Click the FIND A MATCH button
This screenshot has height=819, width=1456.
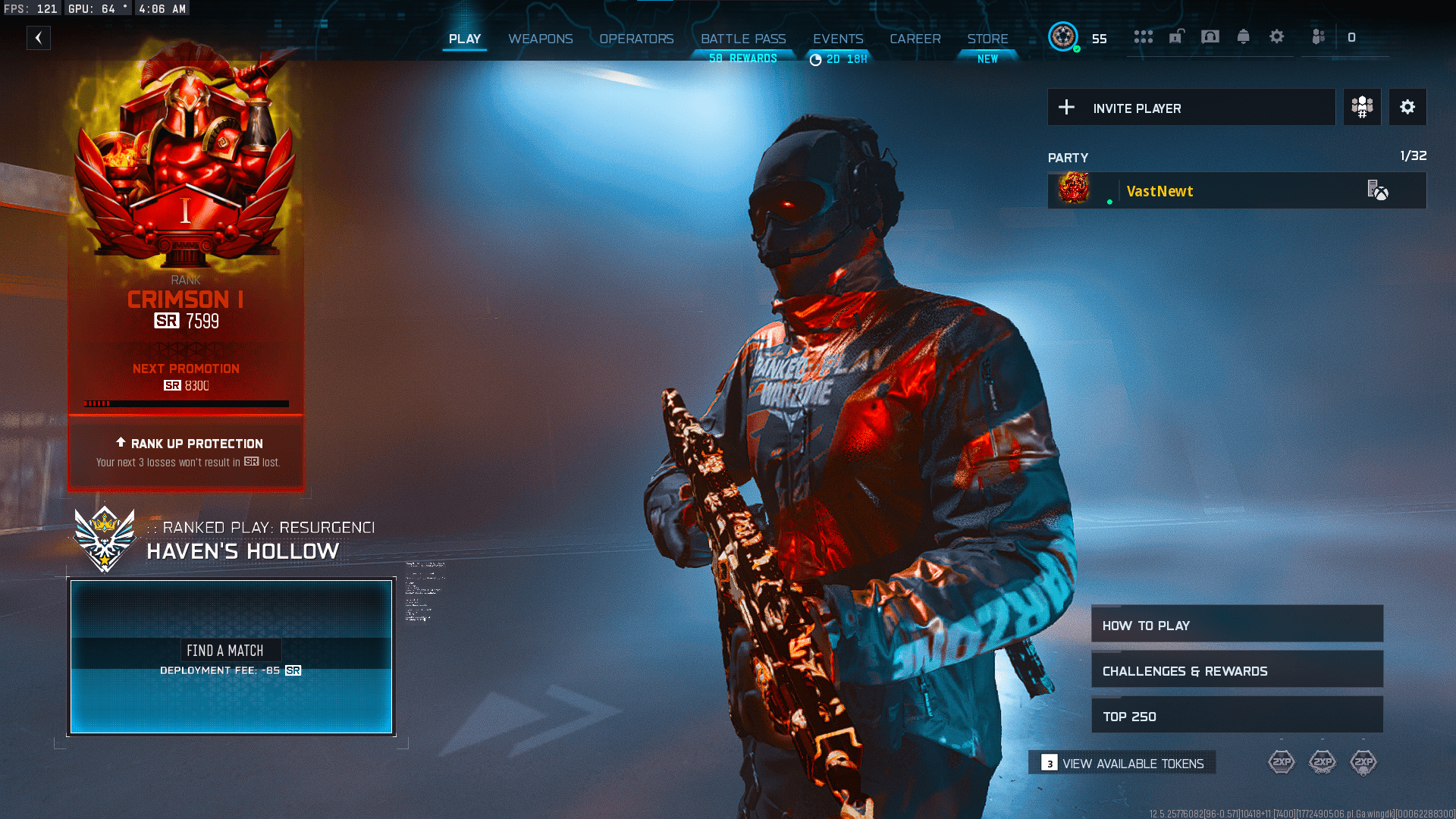click(230, 650)
